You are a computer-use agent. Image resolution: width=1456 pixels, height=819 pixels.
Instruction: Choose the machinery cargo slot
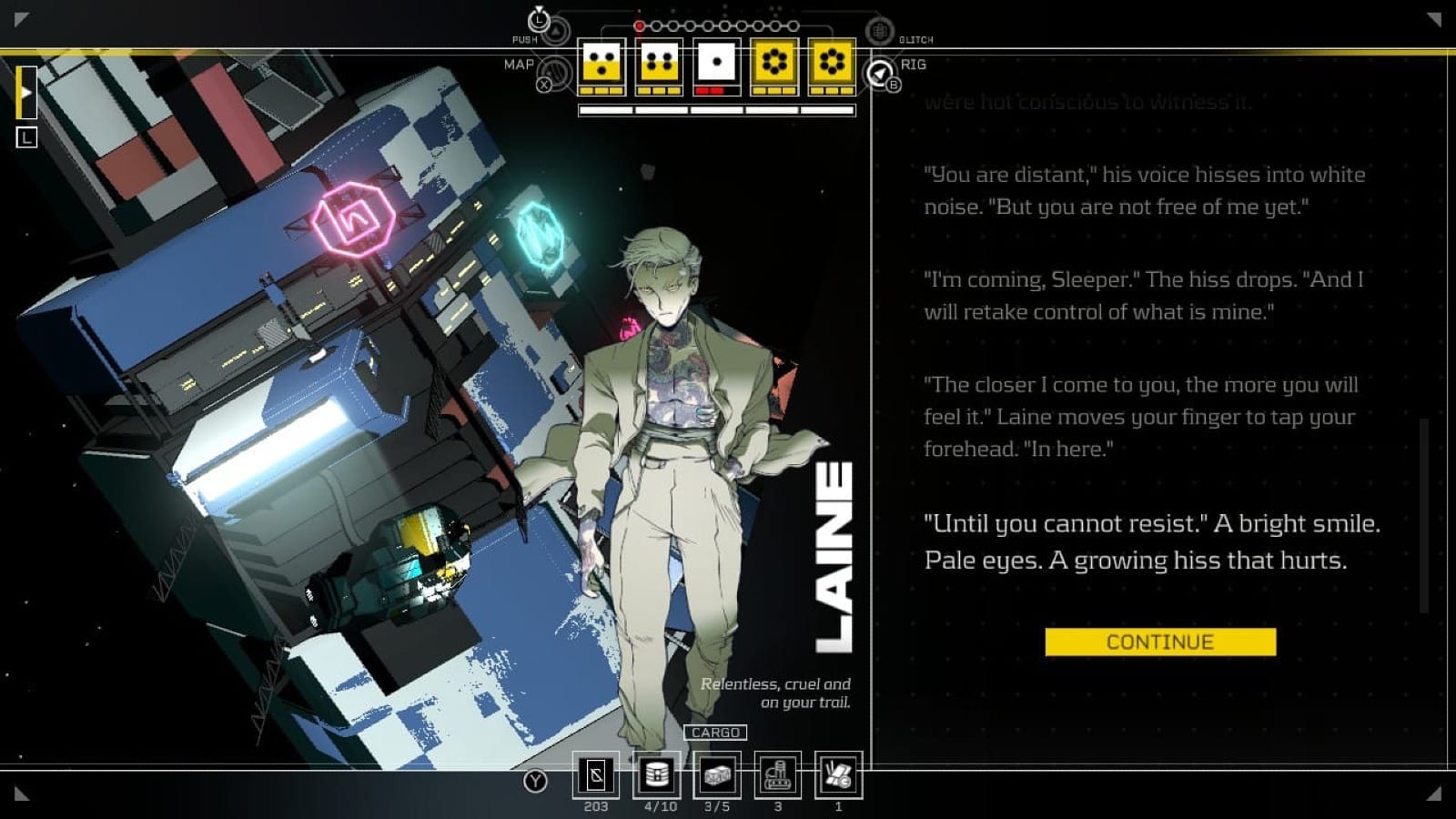point(778,775)
